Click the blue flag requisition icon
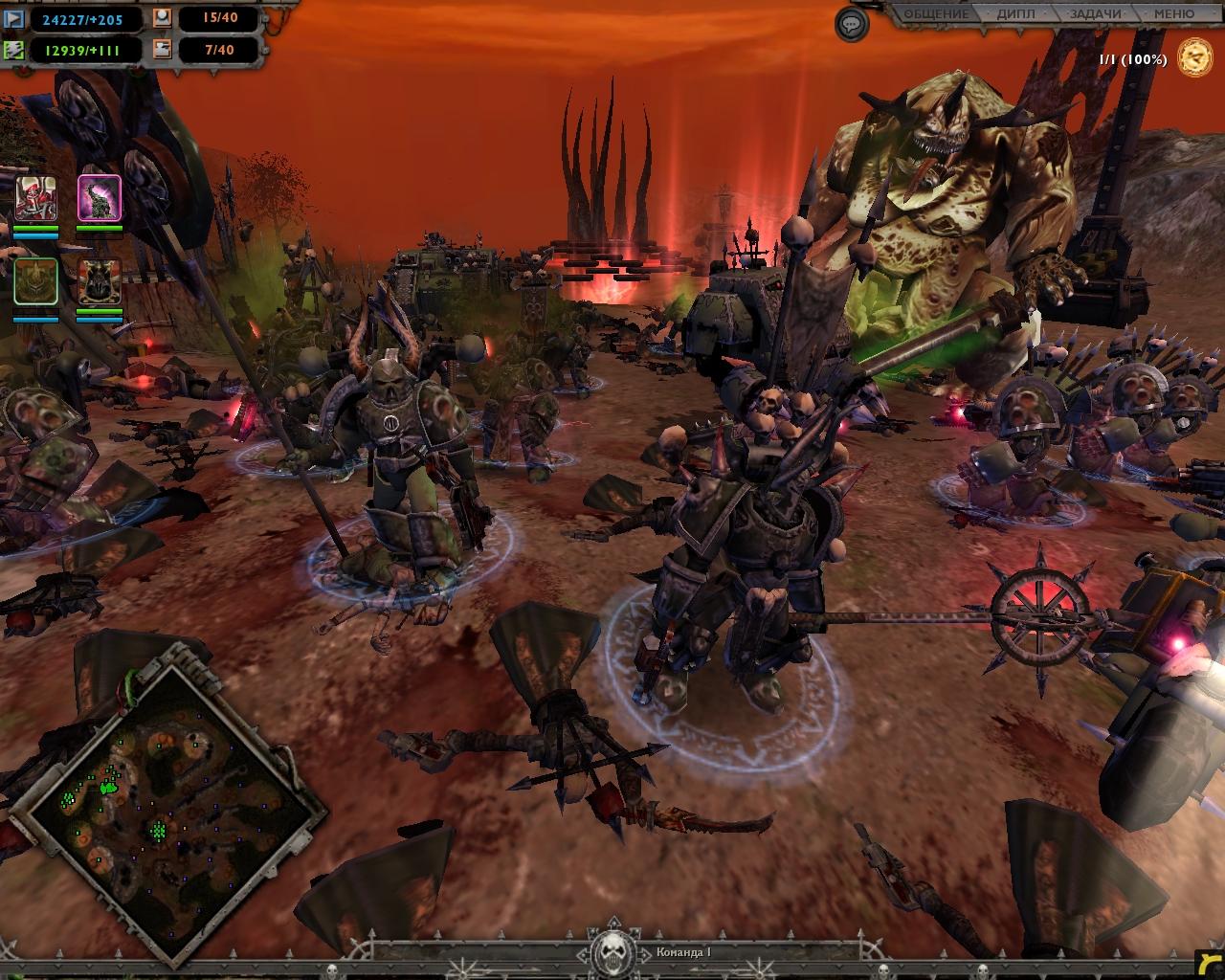Screen dimensions: 1225x980 point(14,19)
